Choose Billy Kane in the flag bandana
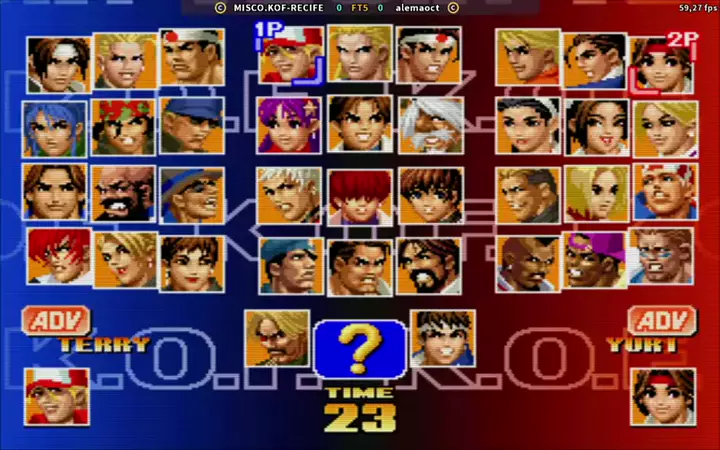The height and width of the screenshot is (450, 720). point(664,192)
